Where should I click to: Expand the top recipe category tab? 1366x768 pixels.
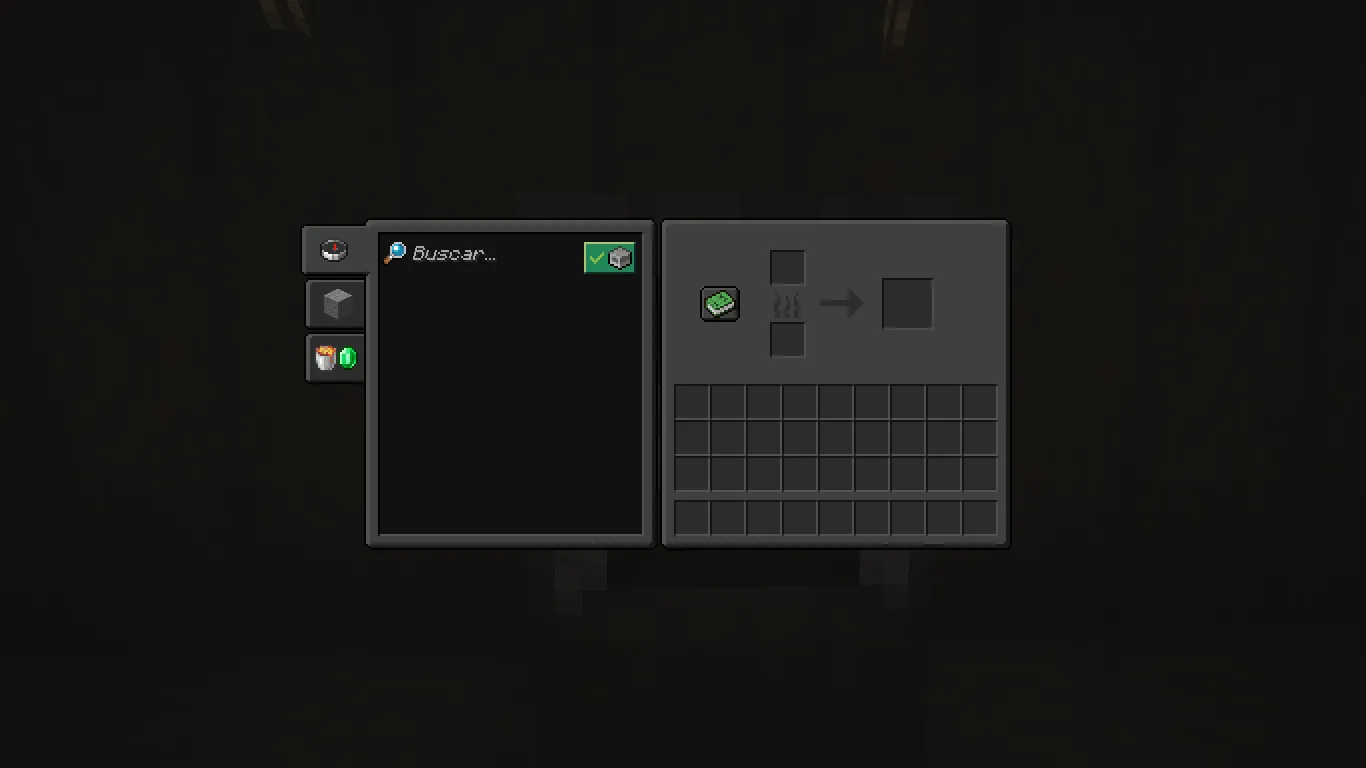(x=334, y=250)
